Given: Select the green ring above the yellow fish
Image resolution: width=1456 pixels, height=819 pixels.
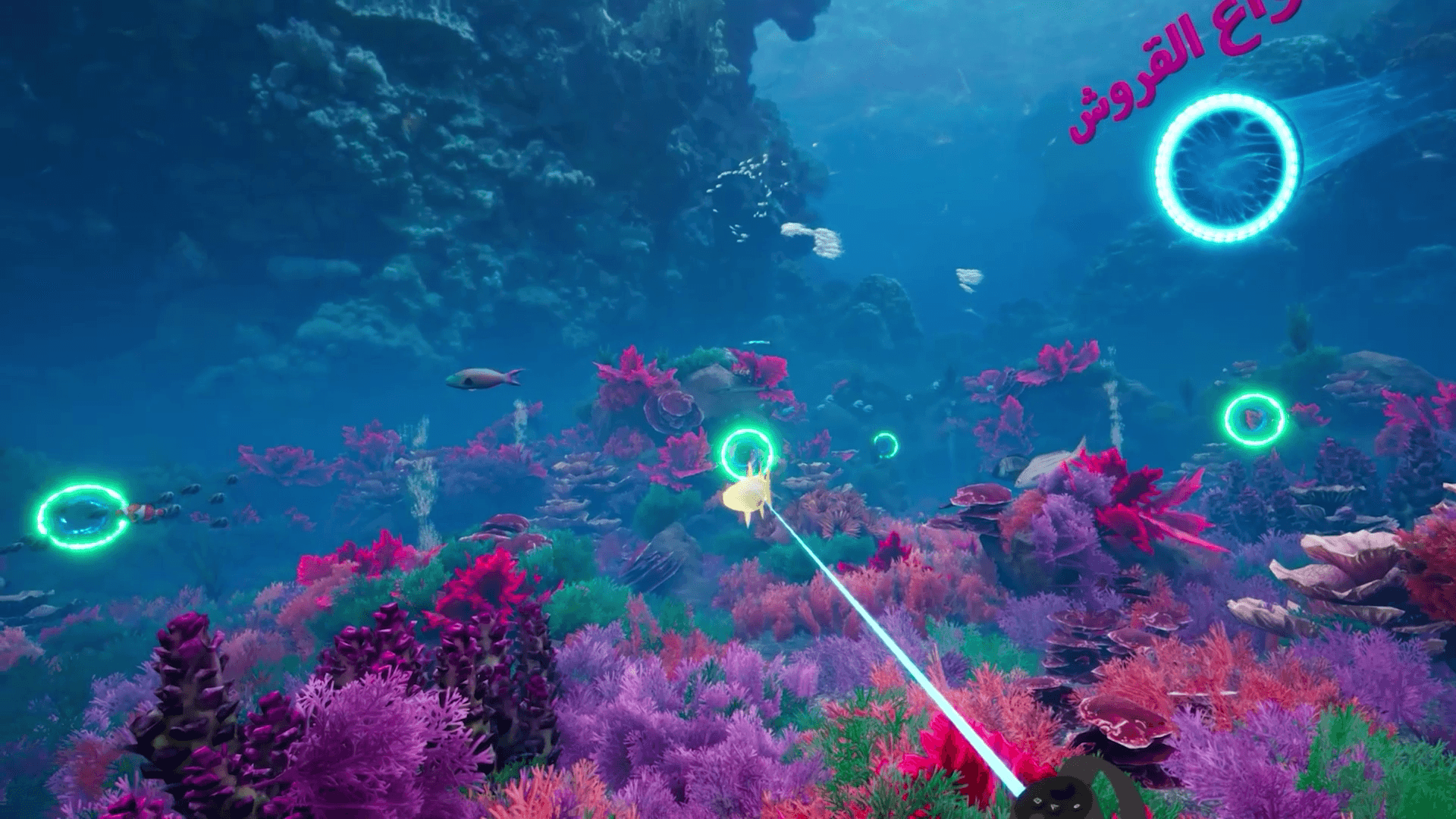Looking at the screenshot, I should (746, 452).
